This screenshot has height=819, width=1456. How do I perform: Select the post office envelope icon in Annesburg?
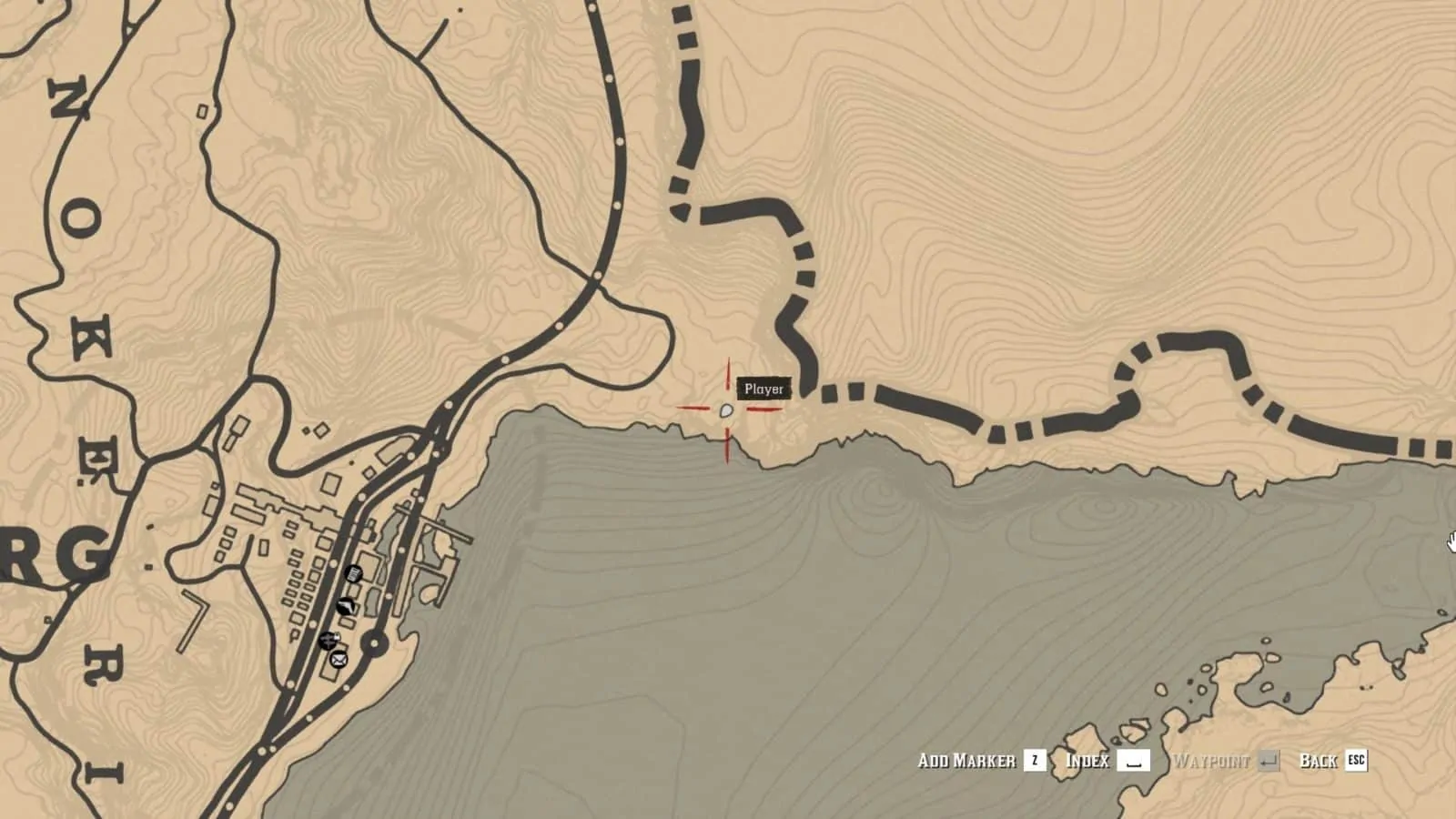(339, 659)
